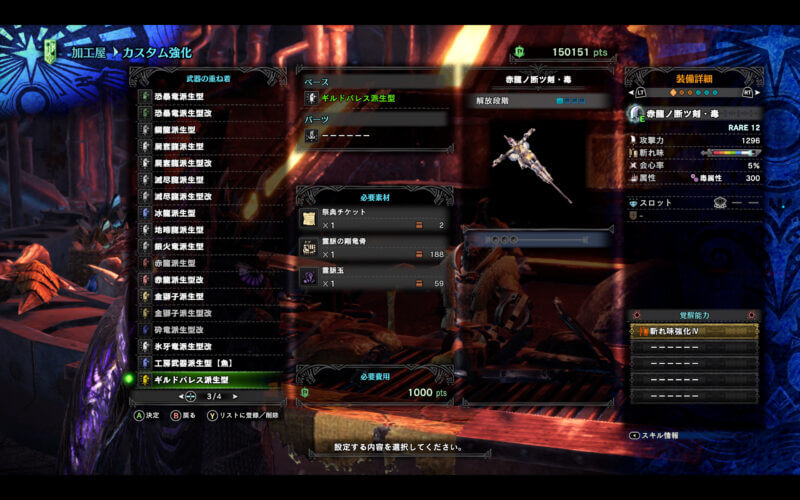Switch equipment details page right arrow
The height and width of the screenshot is (500, 800).
(748, 93)
